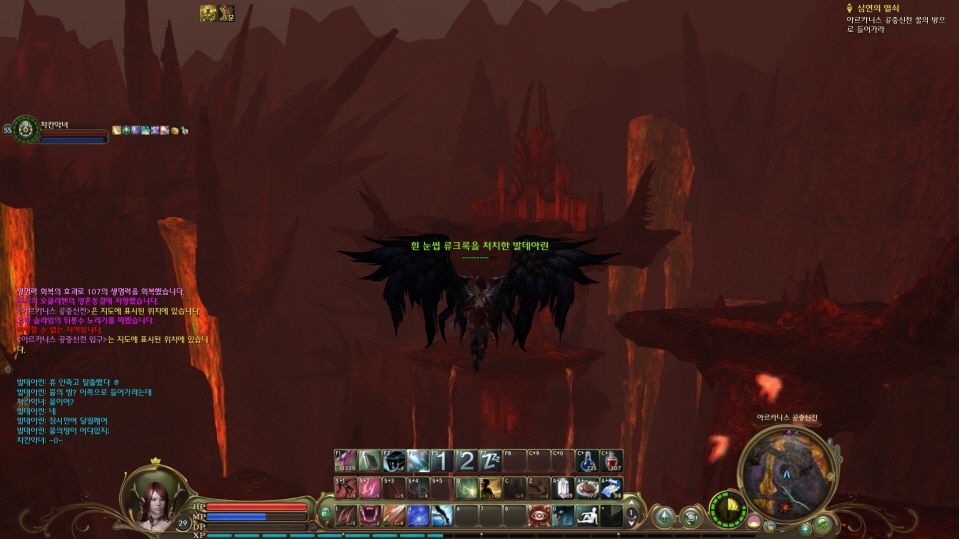Activate the number 2 macro icon

467,461
